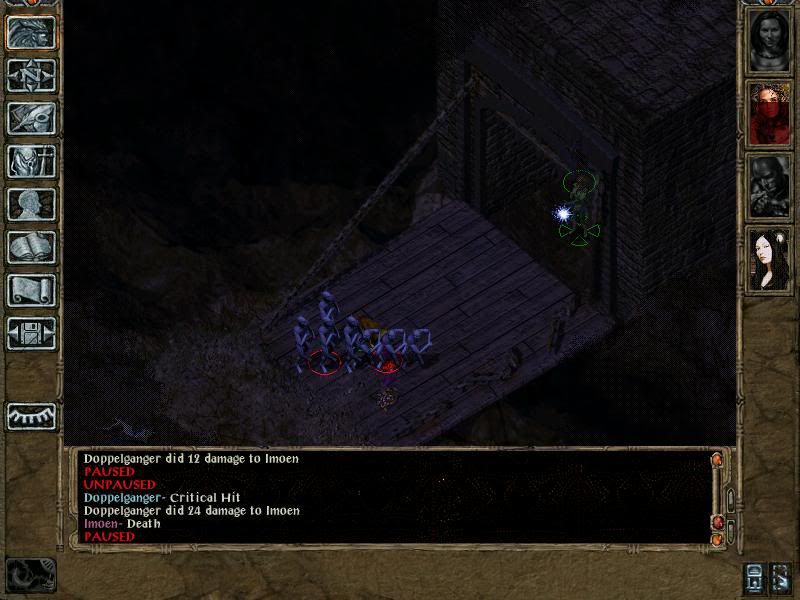Image resolution: width=800 pixels, height=600 pixels.
Task: Open the Mage Spellbook
Action: click(x=31, y=247)
